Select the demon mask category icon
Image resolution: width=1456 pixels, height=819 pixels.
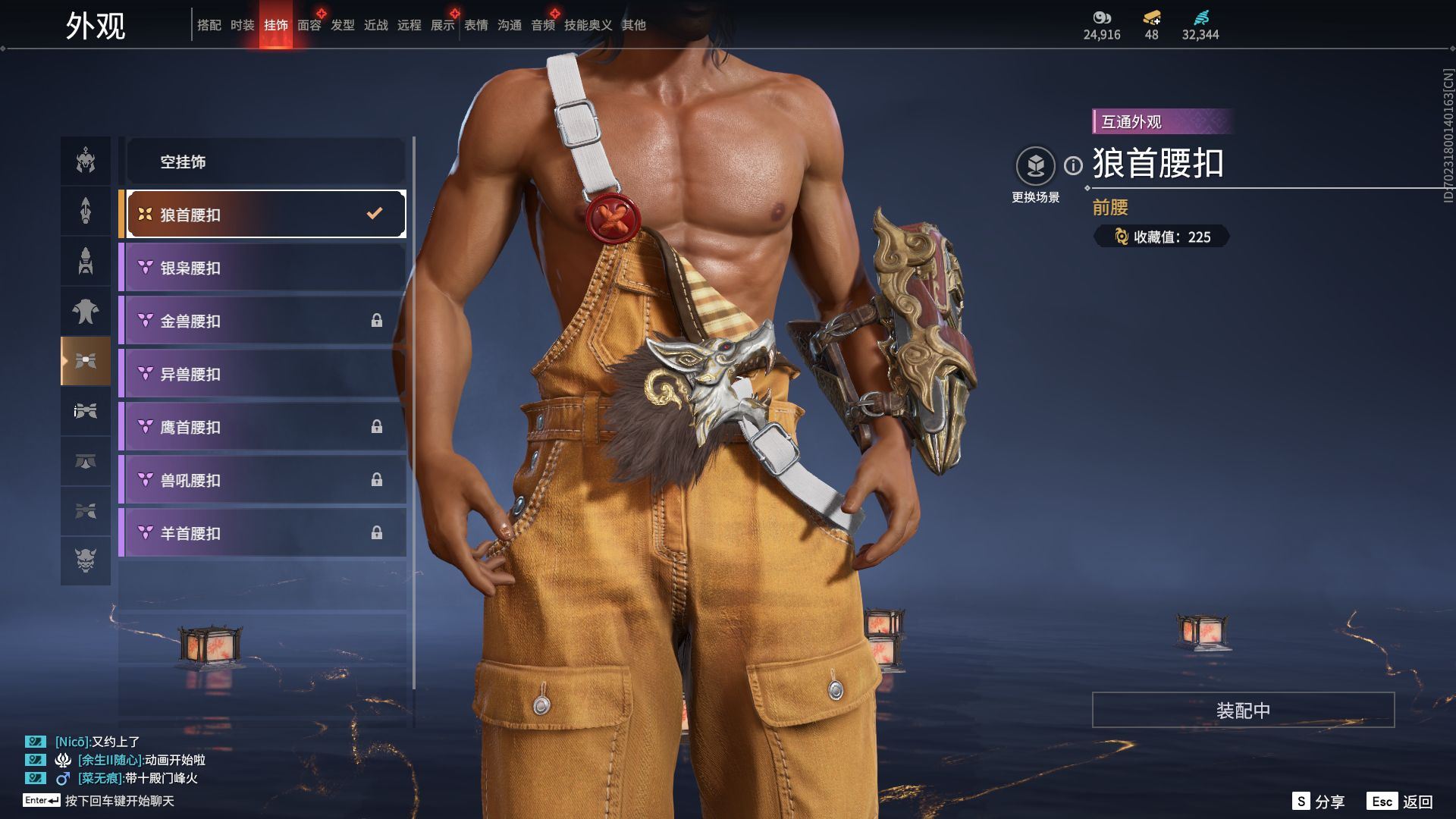coord(86,561)
